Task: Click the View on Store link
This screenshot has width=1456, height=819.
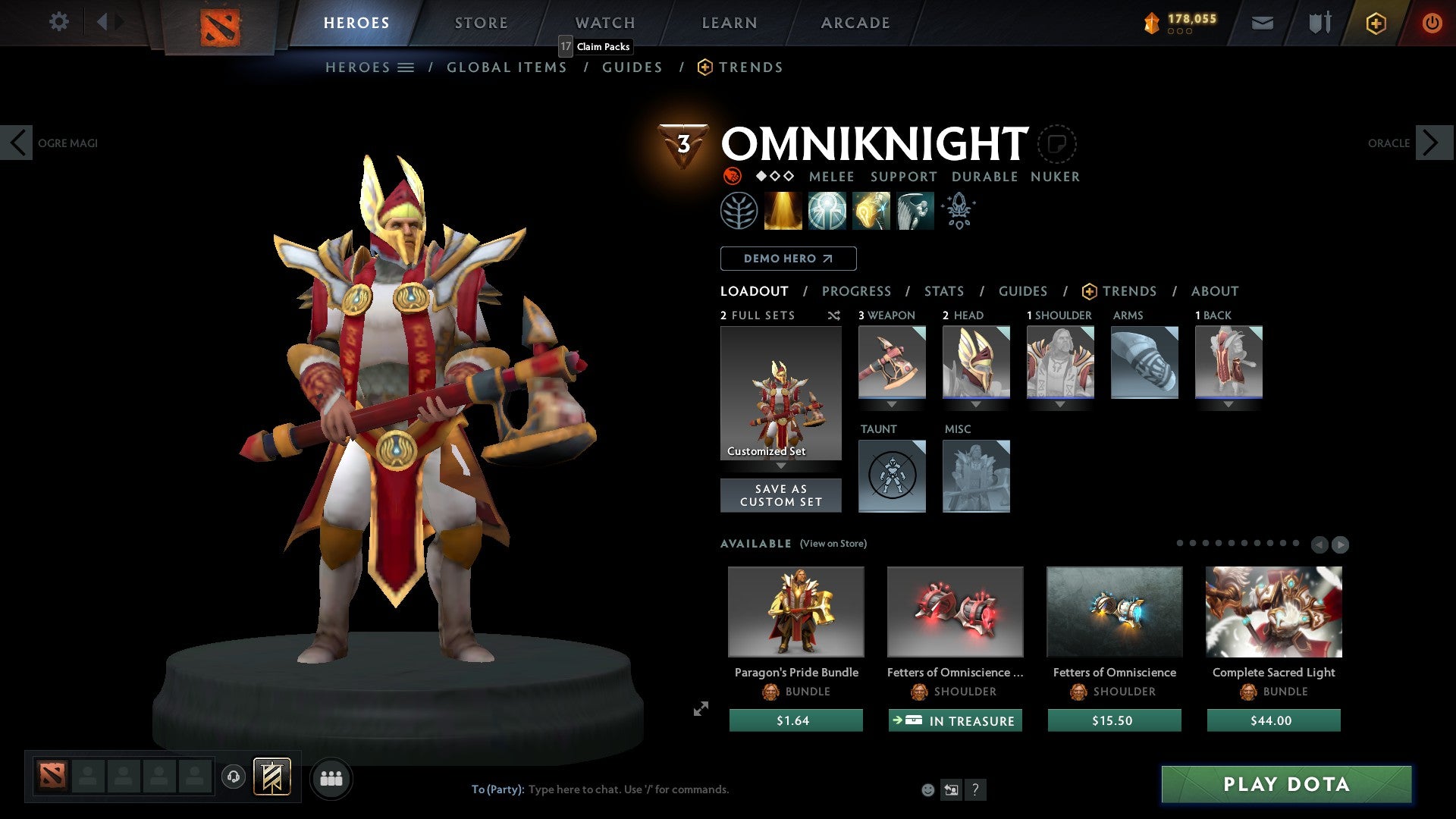Action: [833, 544]
